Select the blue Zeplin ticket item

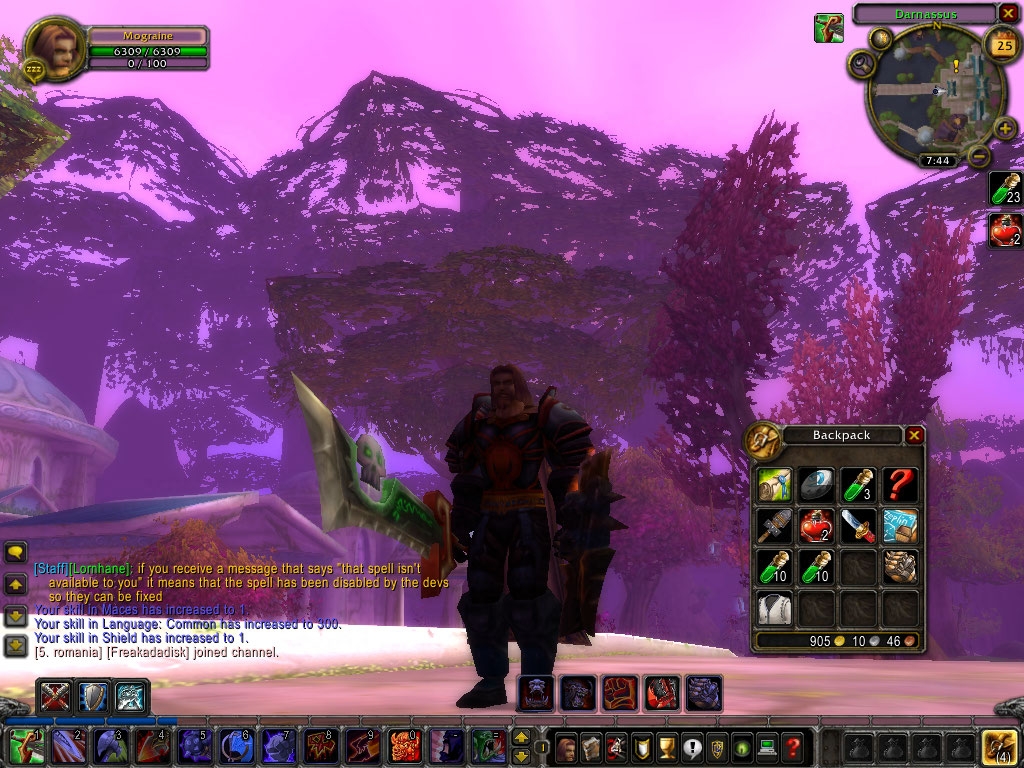(900, 525)
